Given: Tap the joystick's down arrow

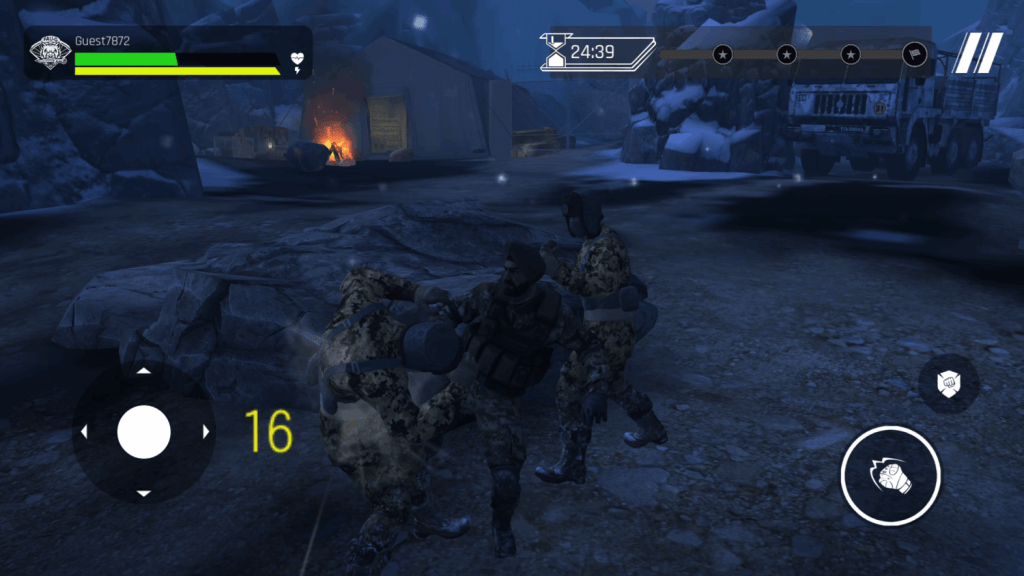Looking at the screenshot, I should [x=144, y=493].
